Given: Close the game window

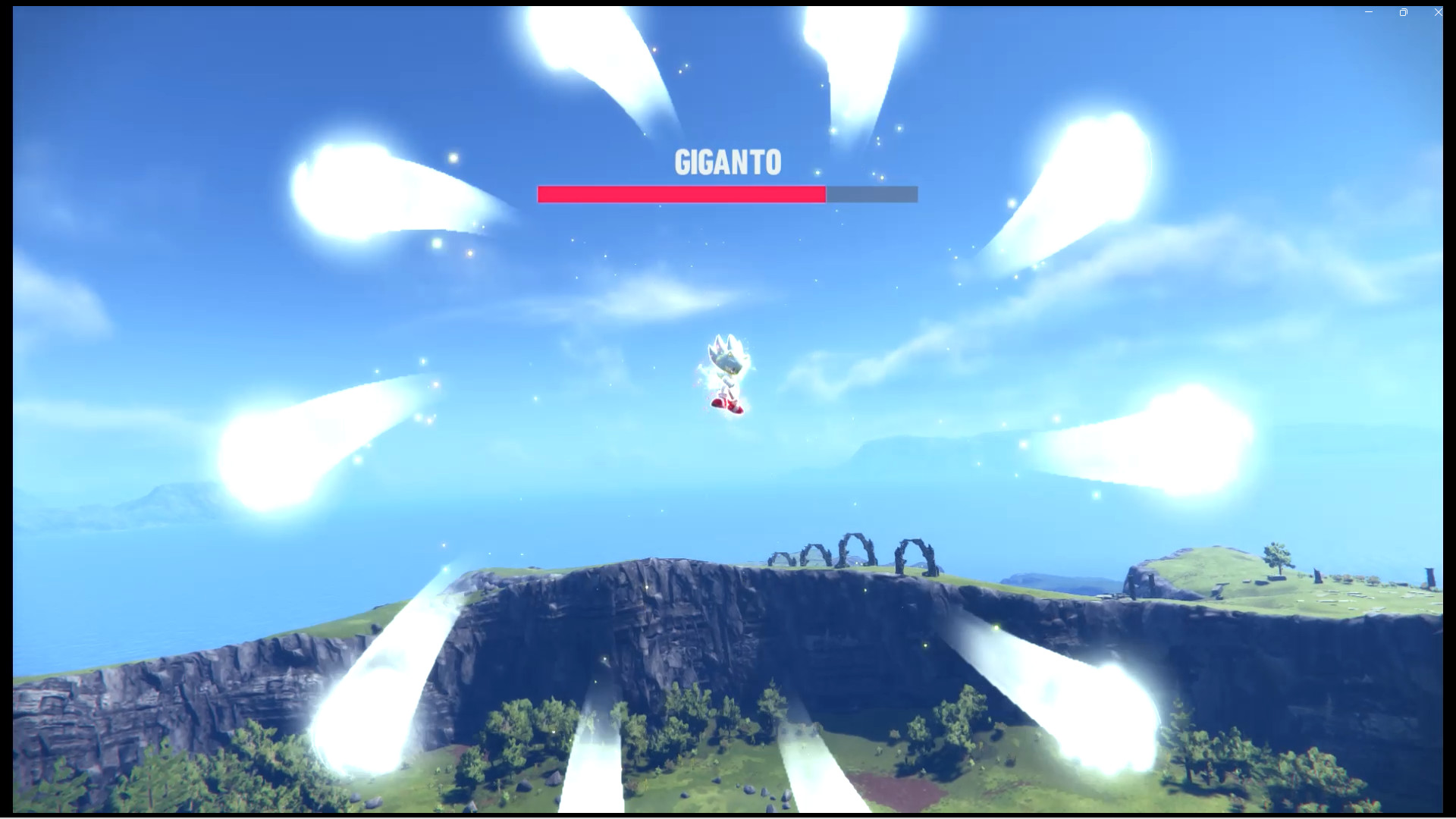Looking at the screenshot, I should [1438, 12].
